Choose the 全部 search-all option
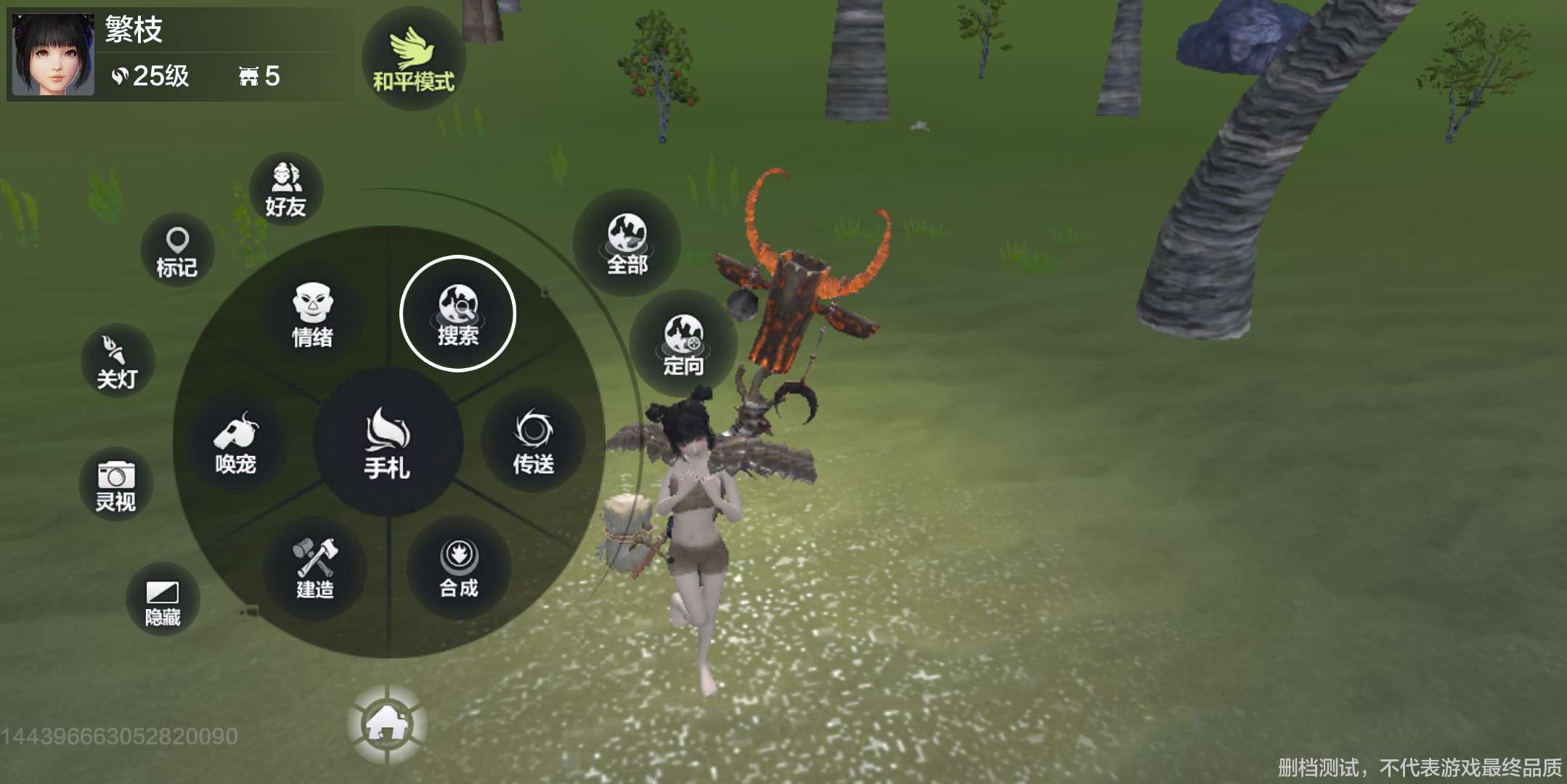The height and width of the screenshot is (784, 1567). [627, 243]
